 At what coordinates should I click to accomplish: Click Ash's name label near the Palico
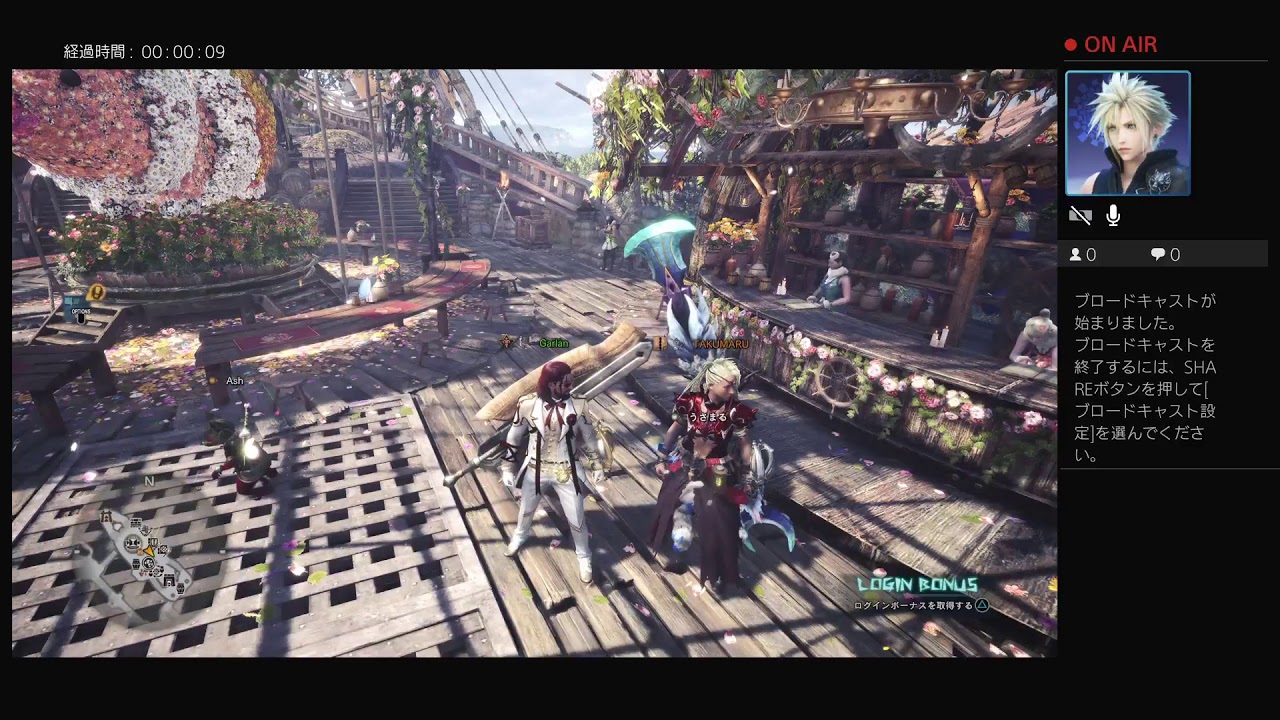pos(233,381)
